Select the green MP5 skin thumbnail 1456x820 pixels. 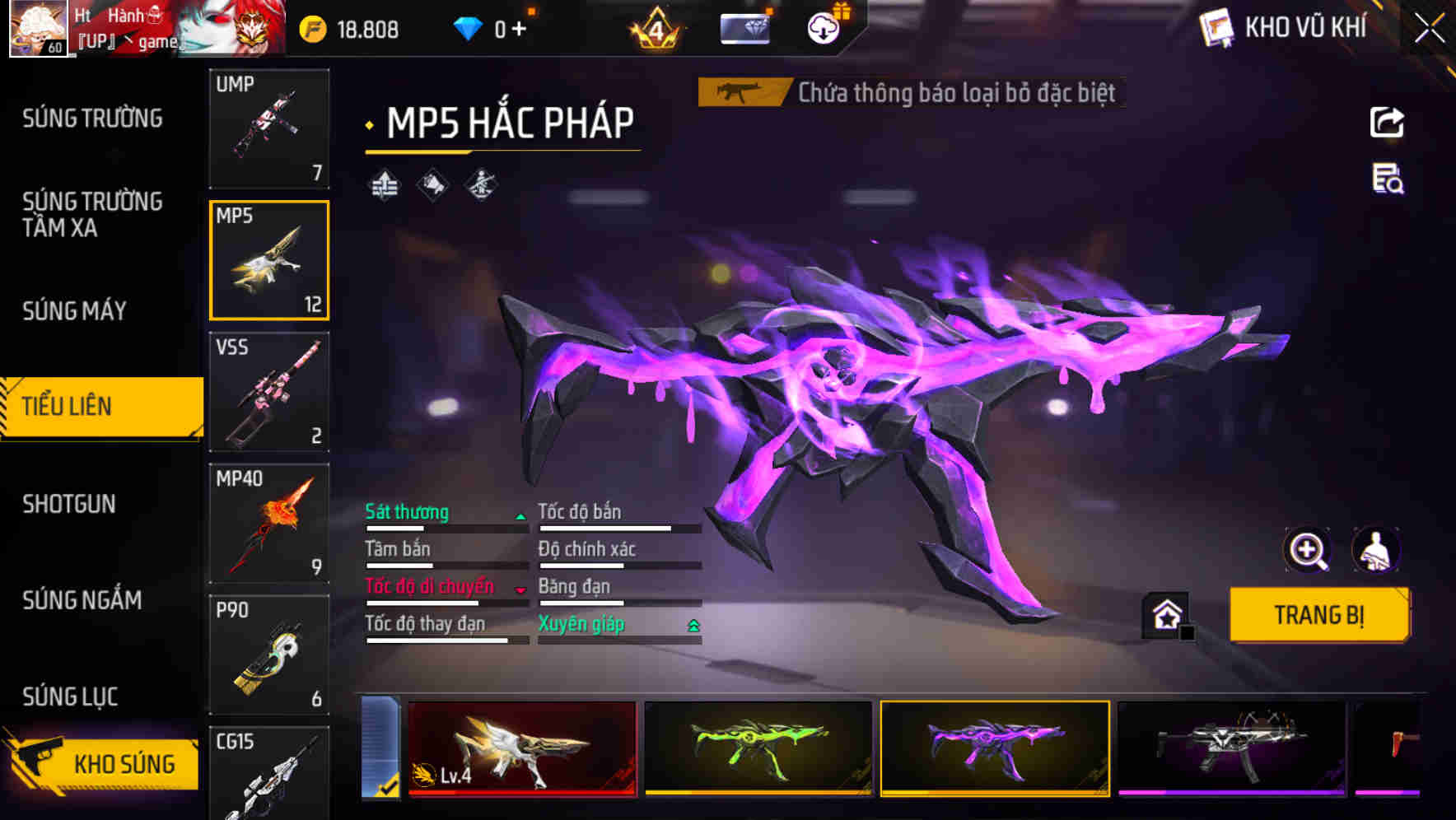coord(758,747)
